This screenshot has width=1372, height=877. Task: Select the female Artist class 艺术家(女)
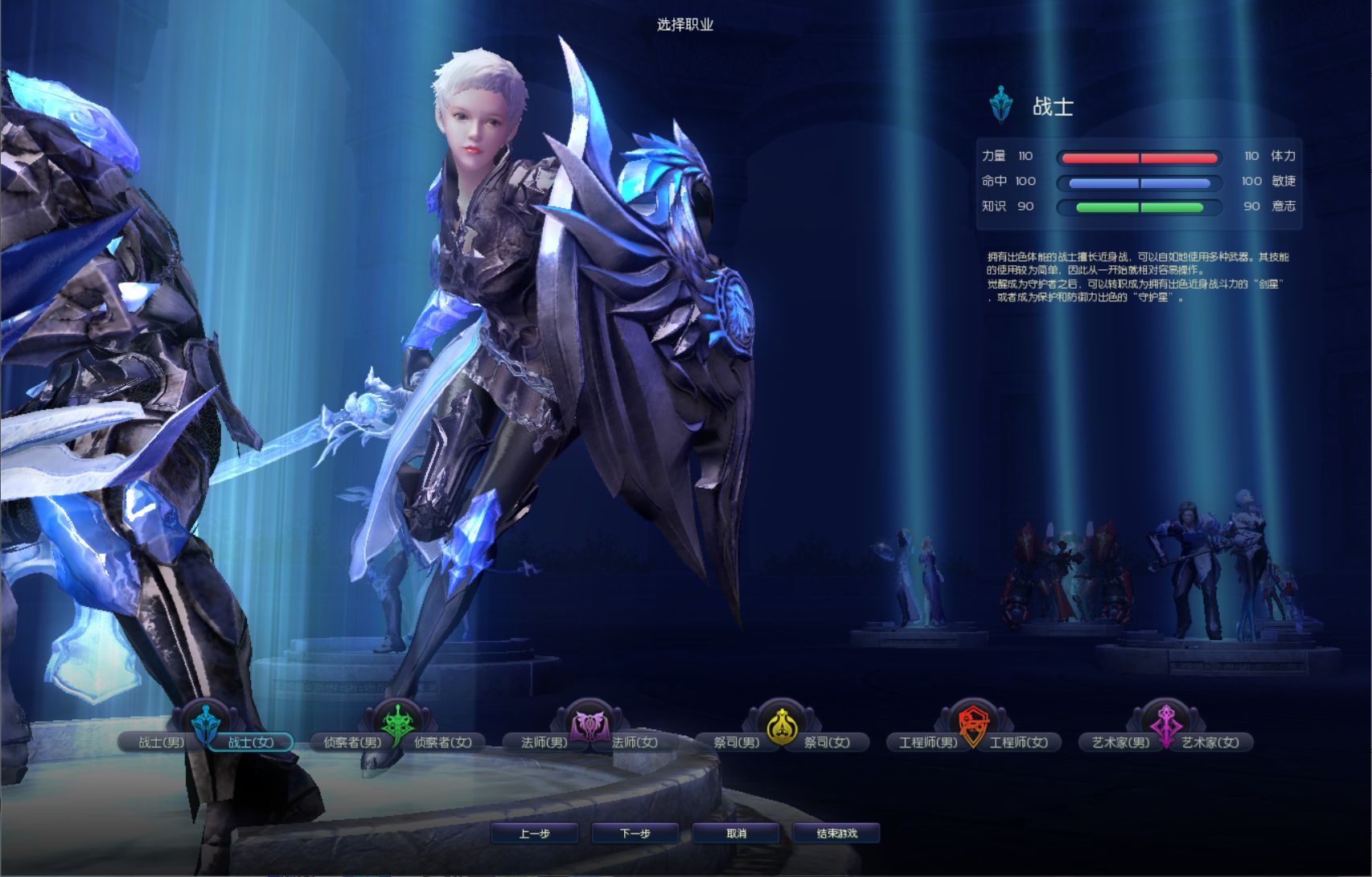(x=1210, y=742)
